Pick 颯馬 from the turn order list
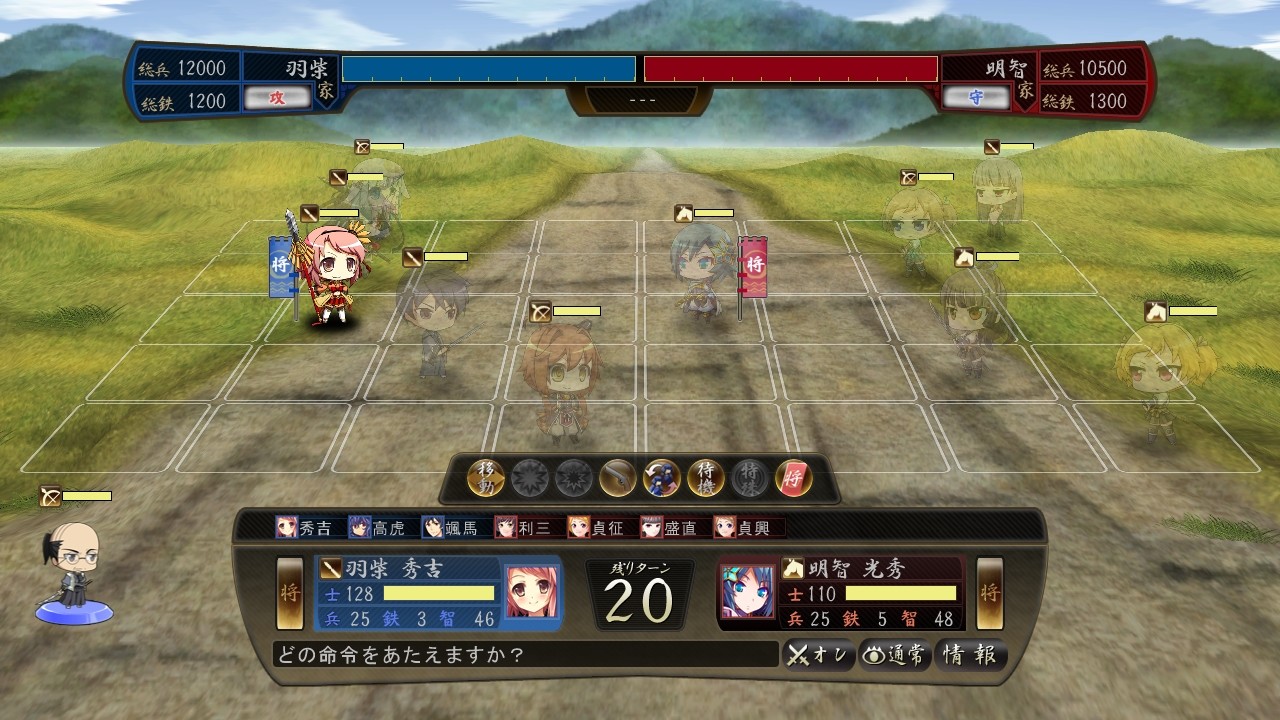The height and width of the screenshot is (720, 1280). (x=450, y=527)
